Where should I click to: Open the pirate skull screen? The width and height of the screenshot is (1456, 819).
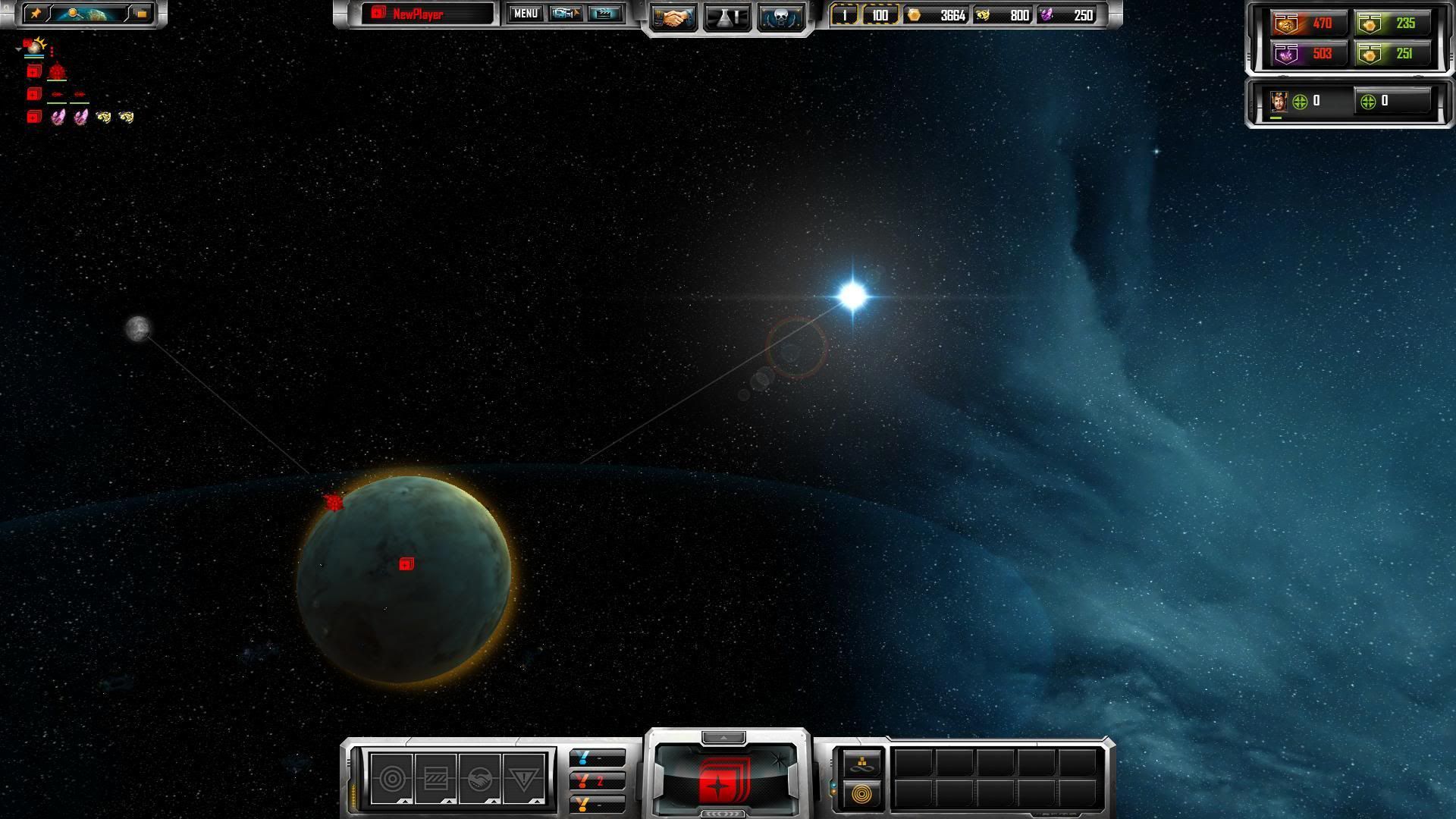pyautogui.click(x=780, y=17)
